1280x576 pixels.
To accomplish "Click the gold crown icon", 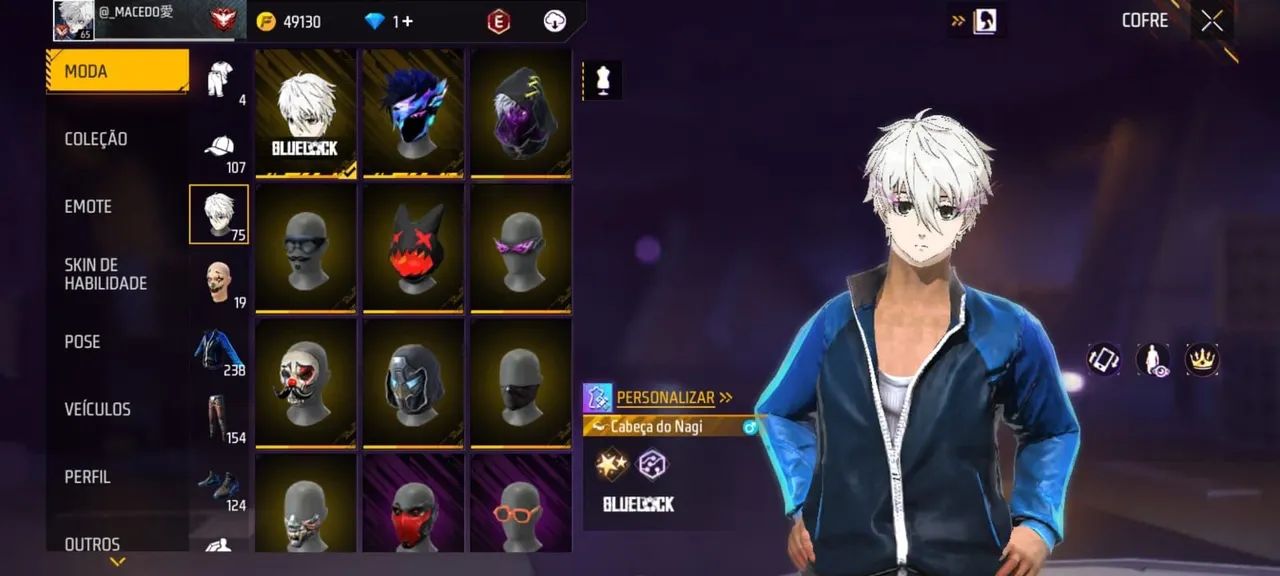I will point(1201,359).
